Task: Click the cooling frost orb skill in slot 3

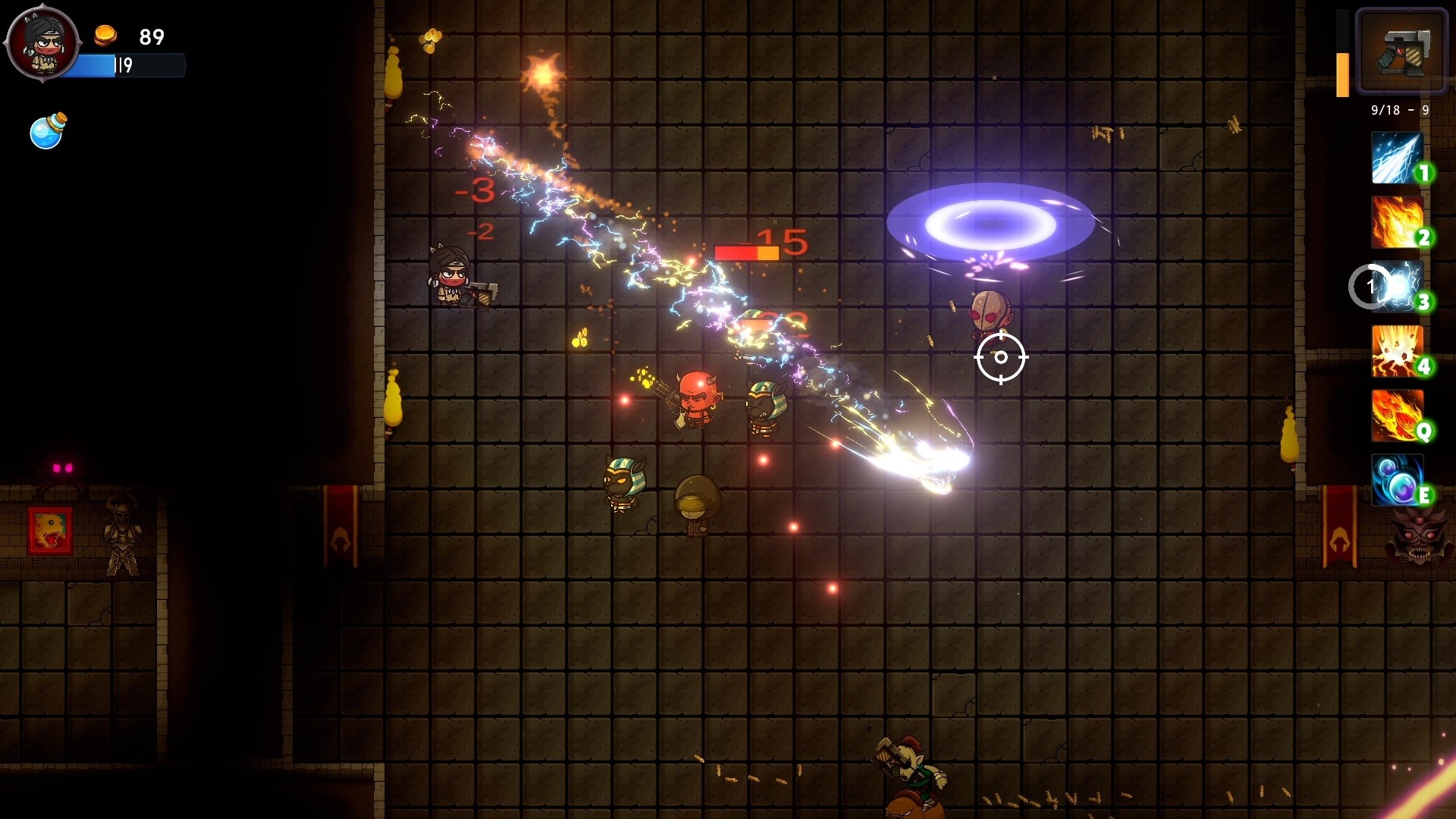Action: (x=1398, y=287)
